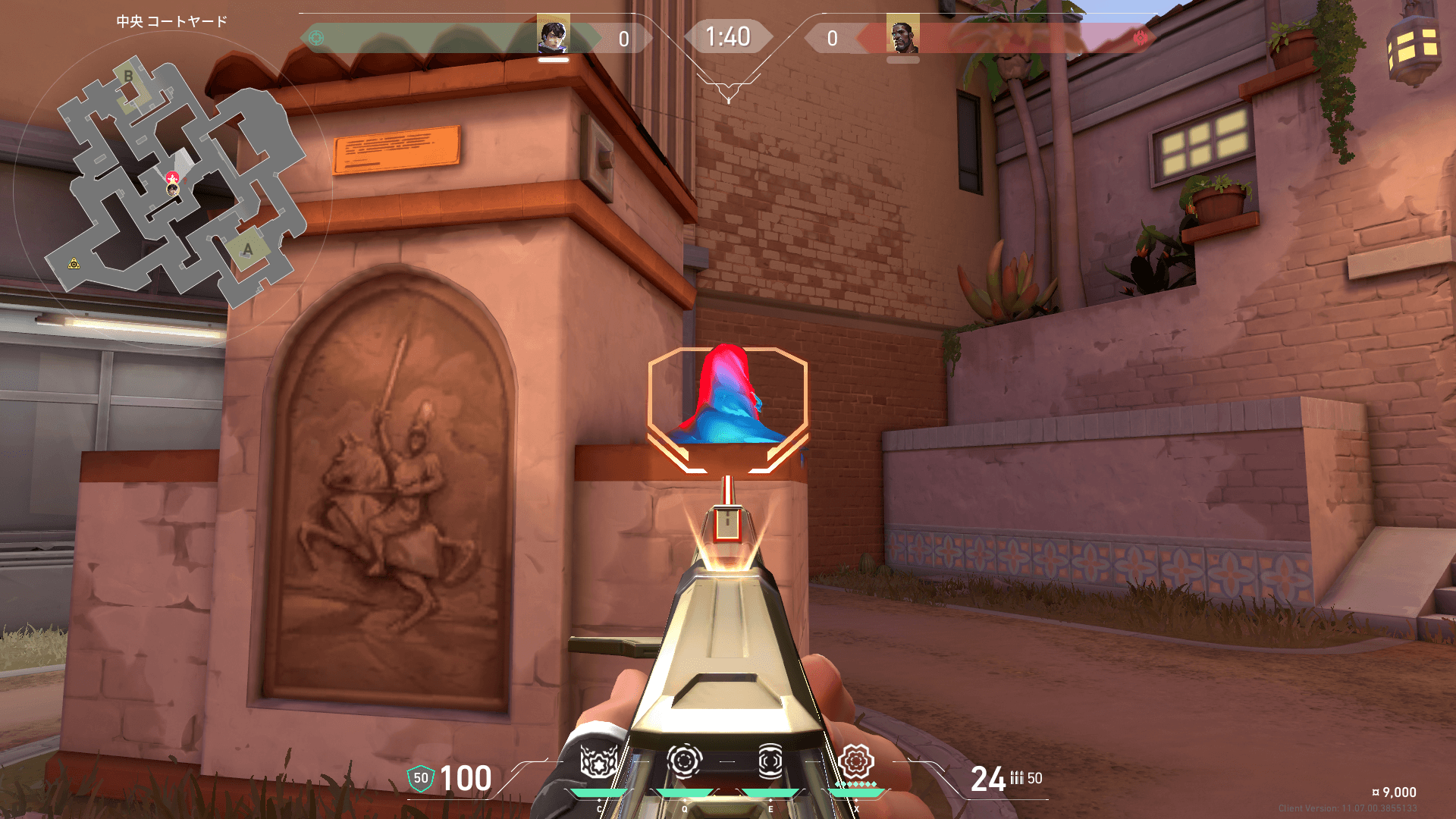1456x819 pixels.
Task: Click the yellow spike icon on the minimap
Action: (74, 263)
